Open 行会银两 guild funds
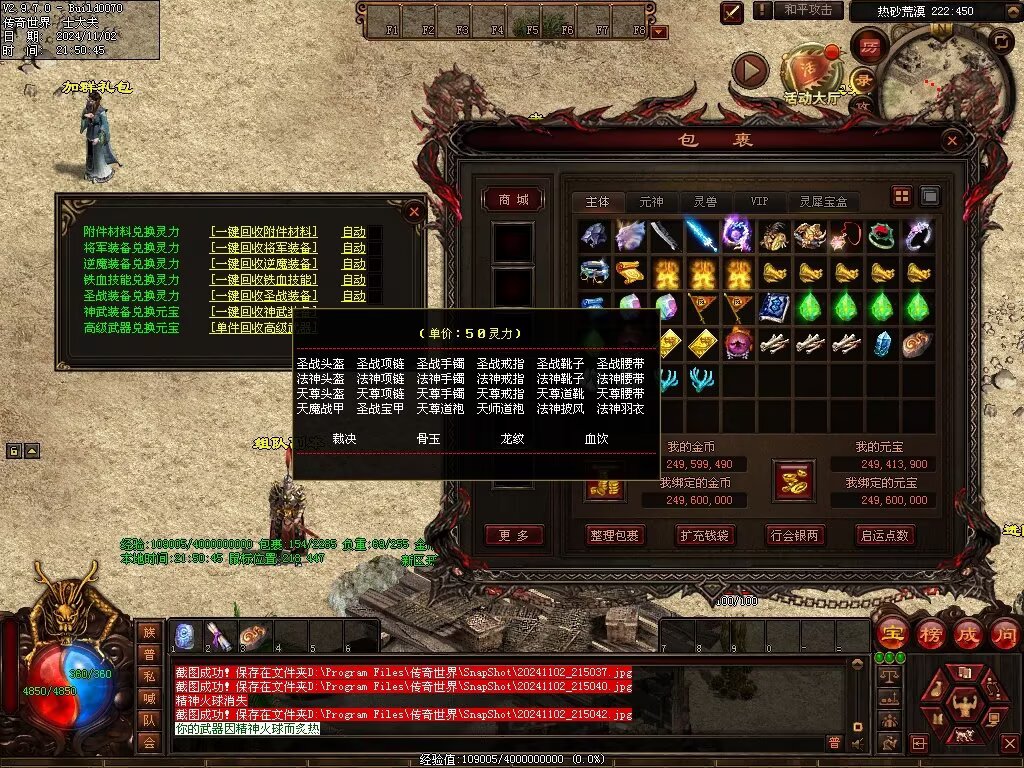Viewport: 1024px width, 768px height. point(795,535)
